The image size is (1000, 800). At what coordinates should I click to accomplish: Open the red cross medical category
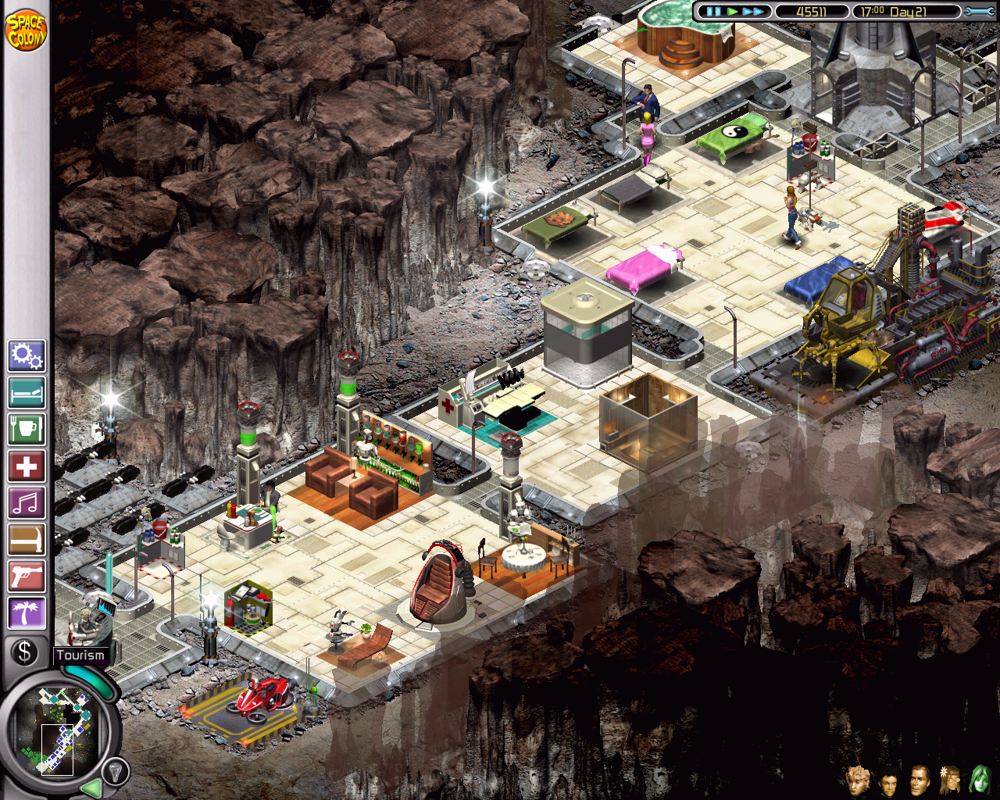[x=26, y=466]
